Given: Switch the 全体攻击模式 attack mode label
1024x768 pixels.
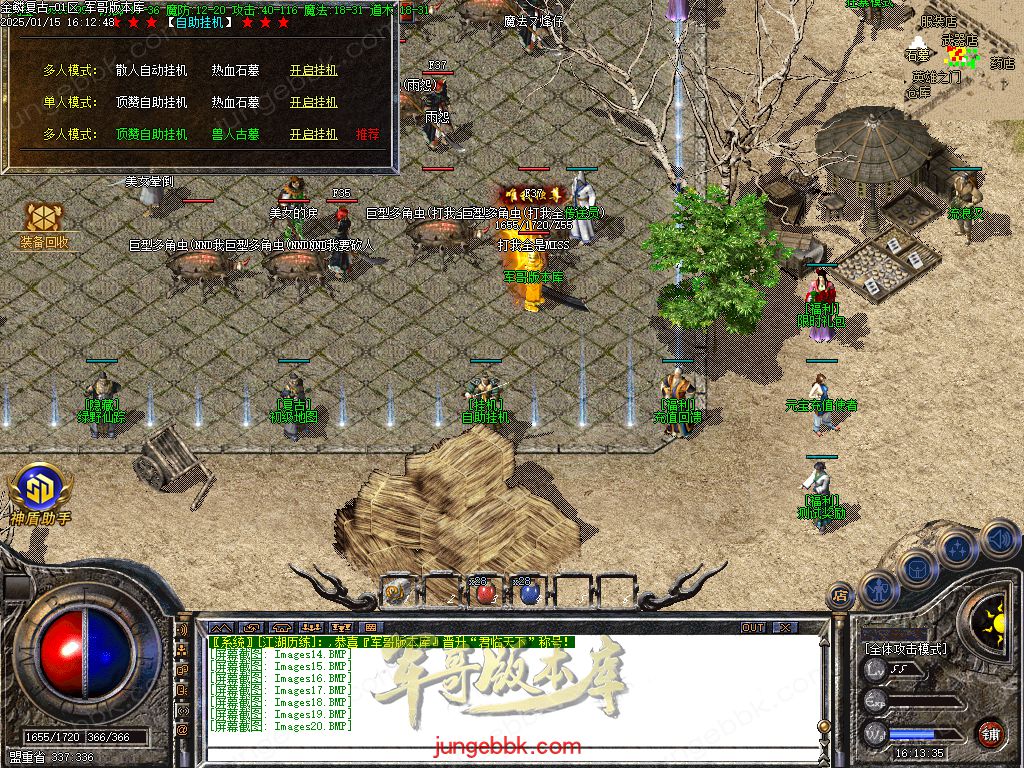Looking at the screenshot, I should tap(906, 649).
